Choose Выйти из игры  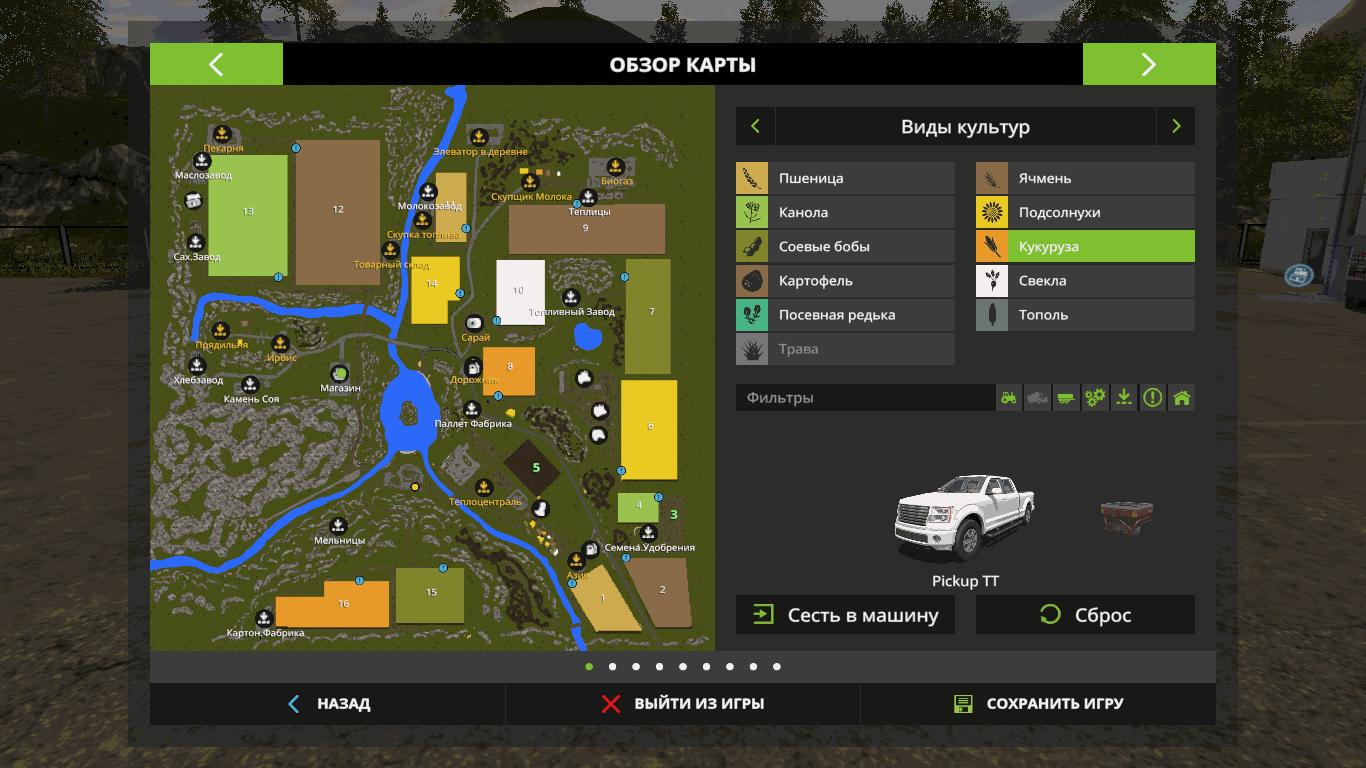coord(683,704)
